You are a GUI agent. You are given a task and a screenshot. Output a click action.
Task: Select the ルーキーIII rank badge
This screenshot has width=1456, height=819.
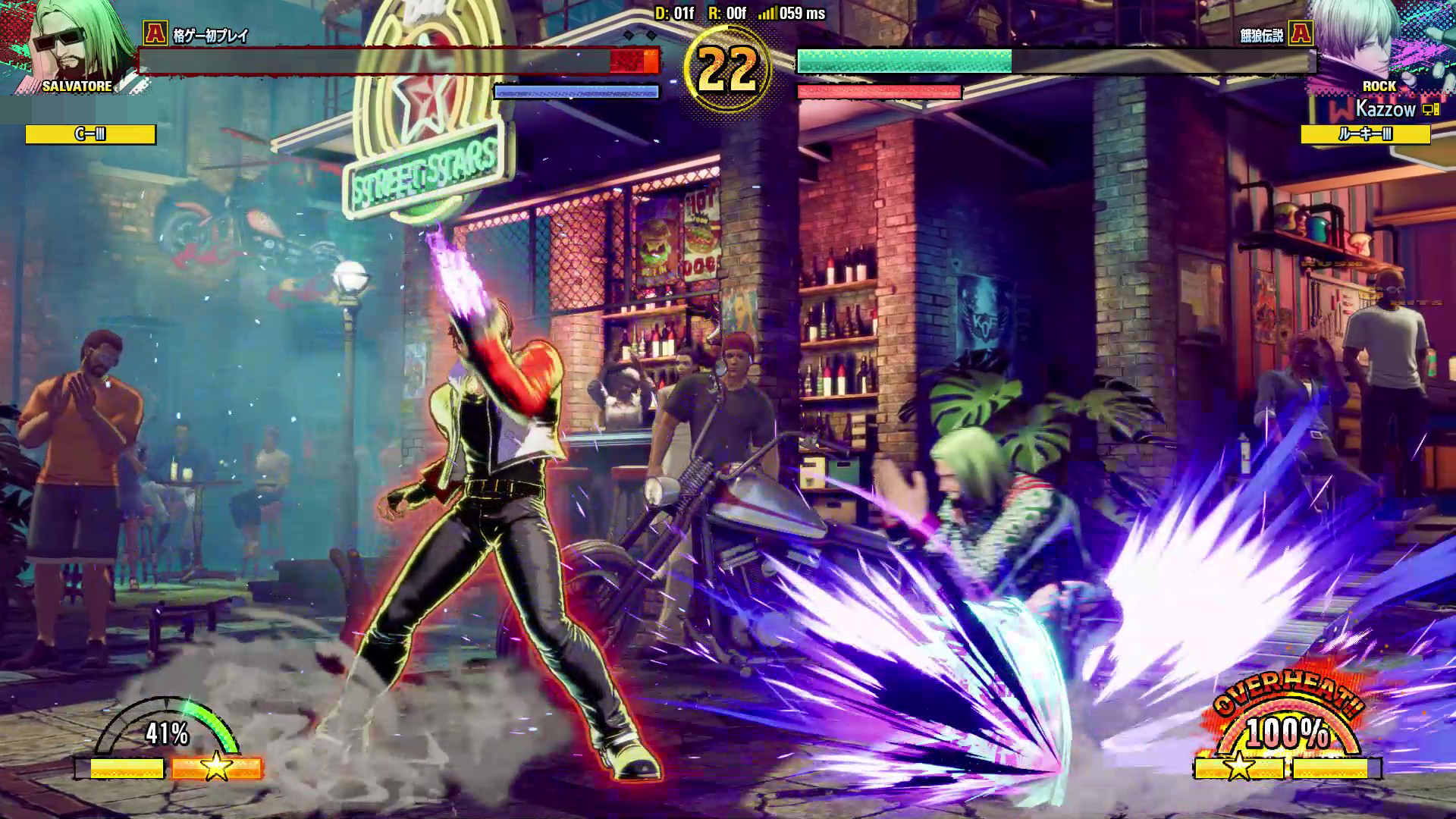point(1365,135)
